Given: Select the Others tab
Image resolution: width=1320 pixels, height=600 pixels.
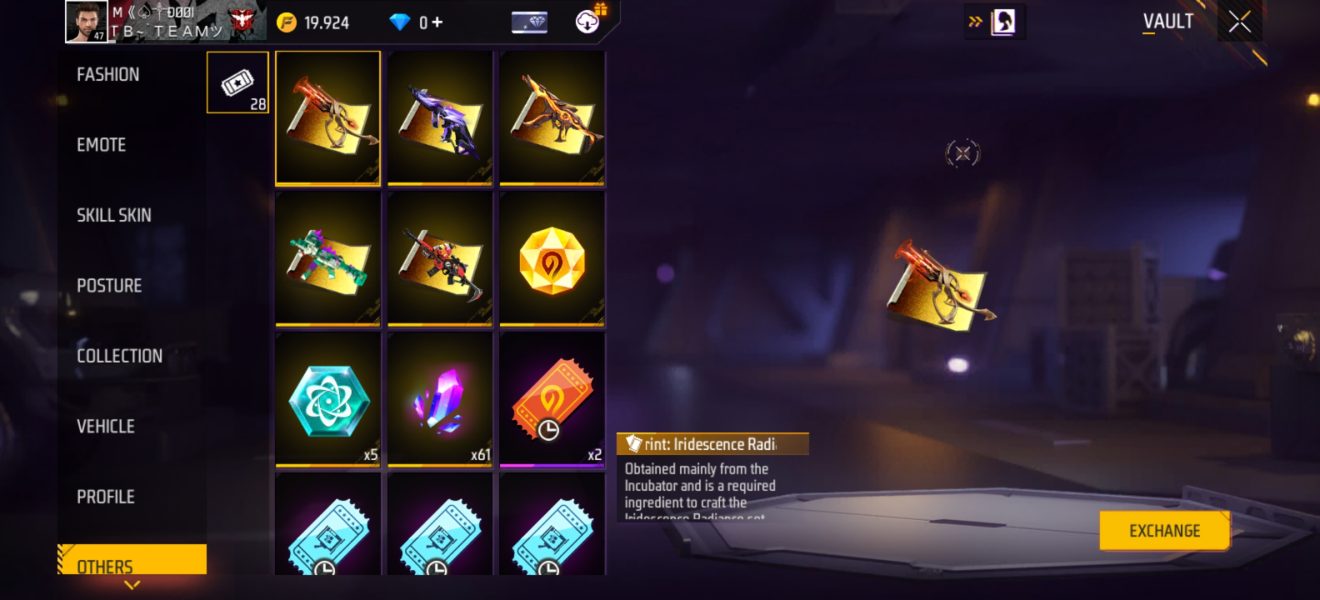Looking at the screenshot, I should coord(105,565).
